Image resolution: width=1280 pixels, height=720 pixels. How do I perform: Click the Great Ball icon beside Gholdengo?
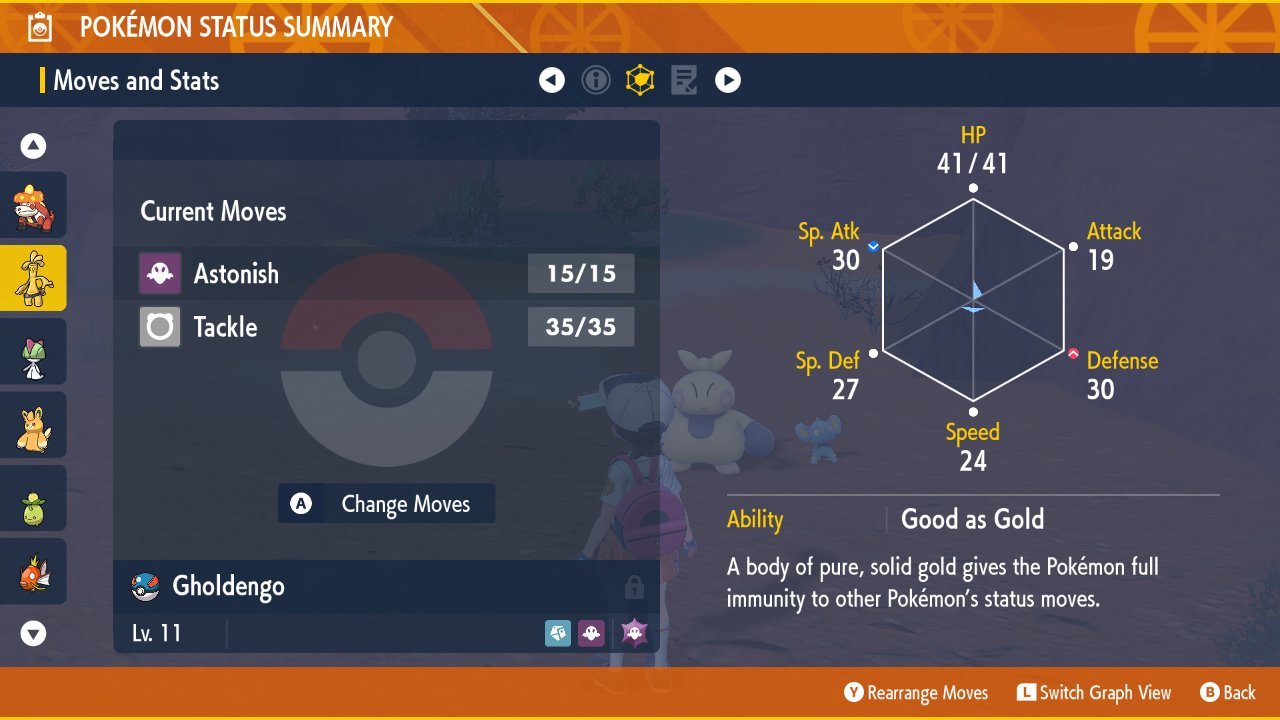(x=139, y=586)
